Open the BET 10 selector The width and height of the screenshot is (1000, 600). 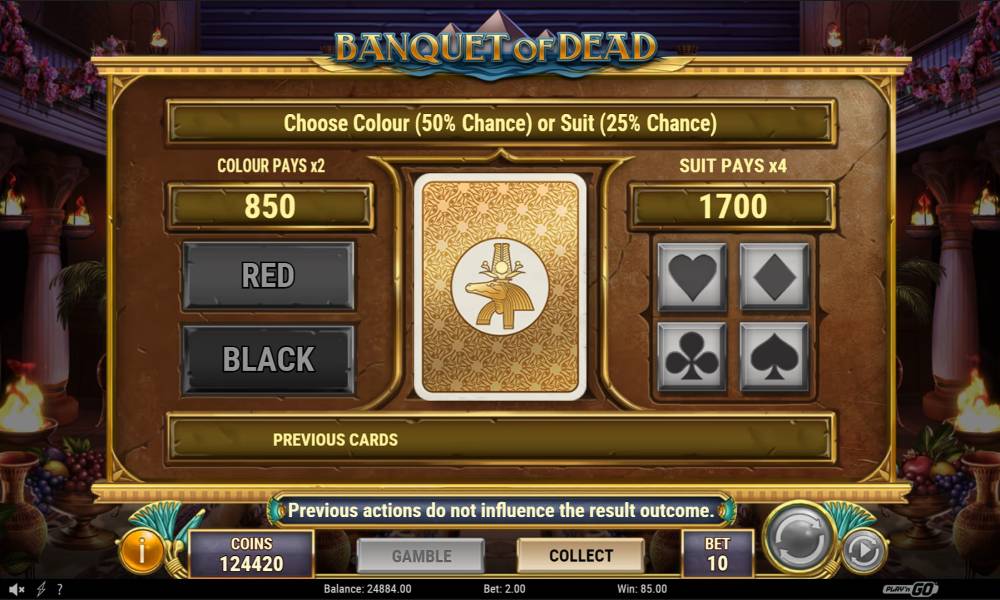[717, 553]
